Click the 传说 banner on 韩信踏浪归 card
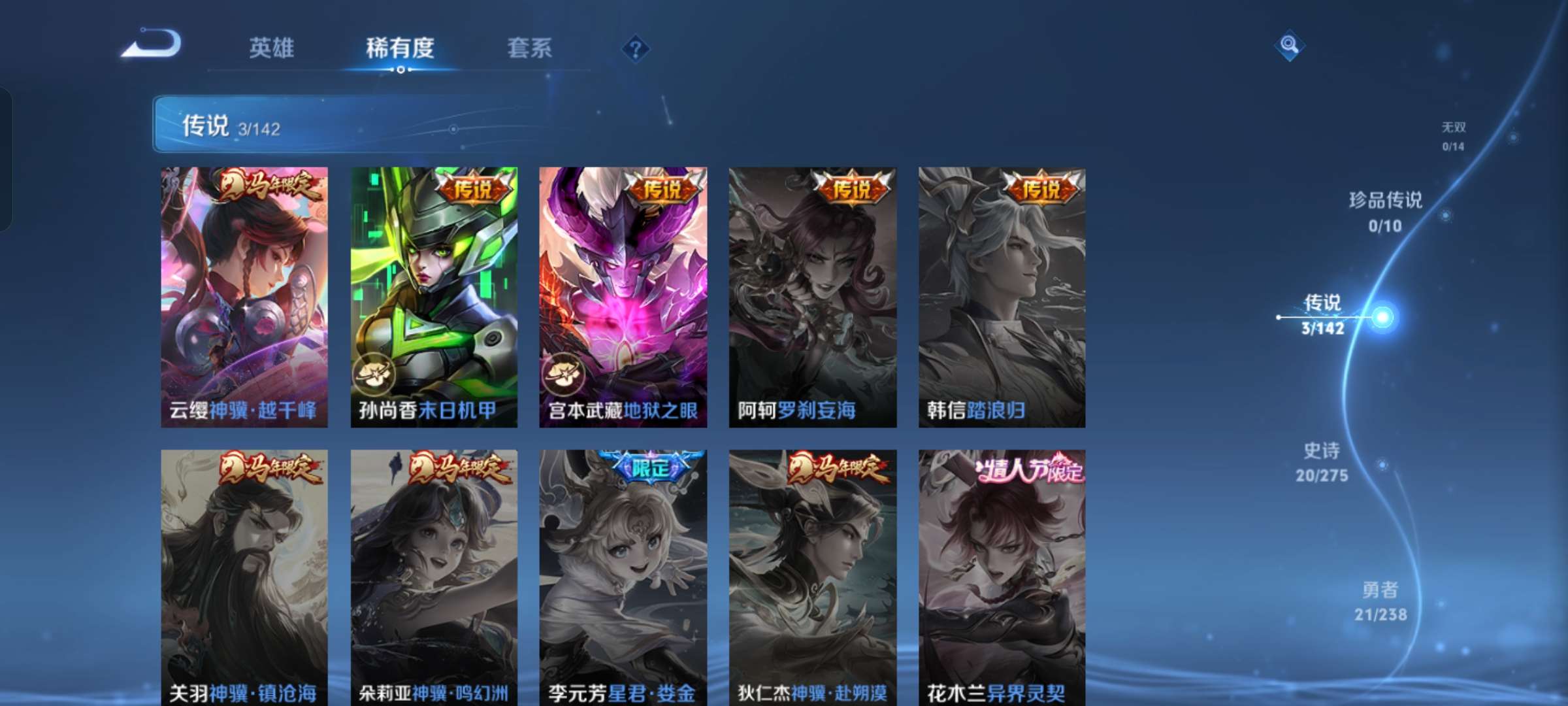 pos(1040,187)
